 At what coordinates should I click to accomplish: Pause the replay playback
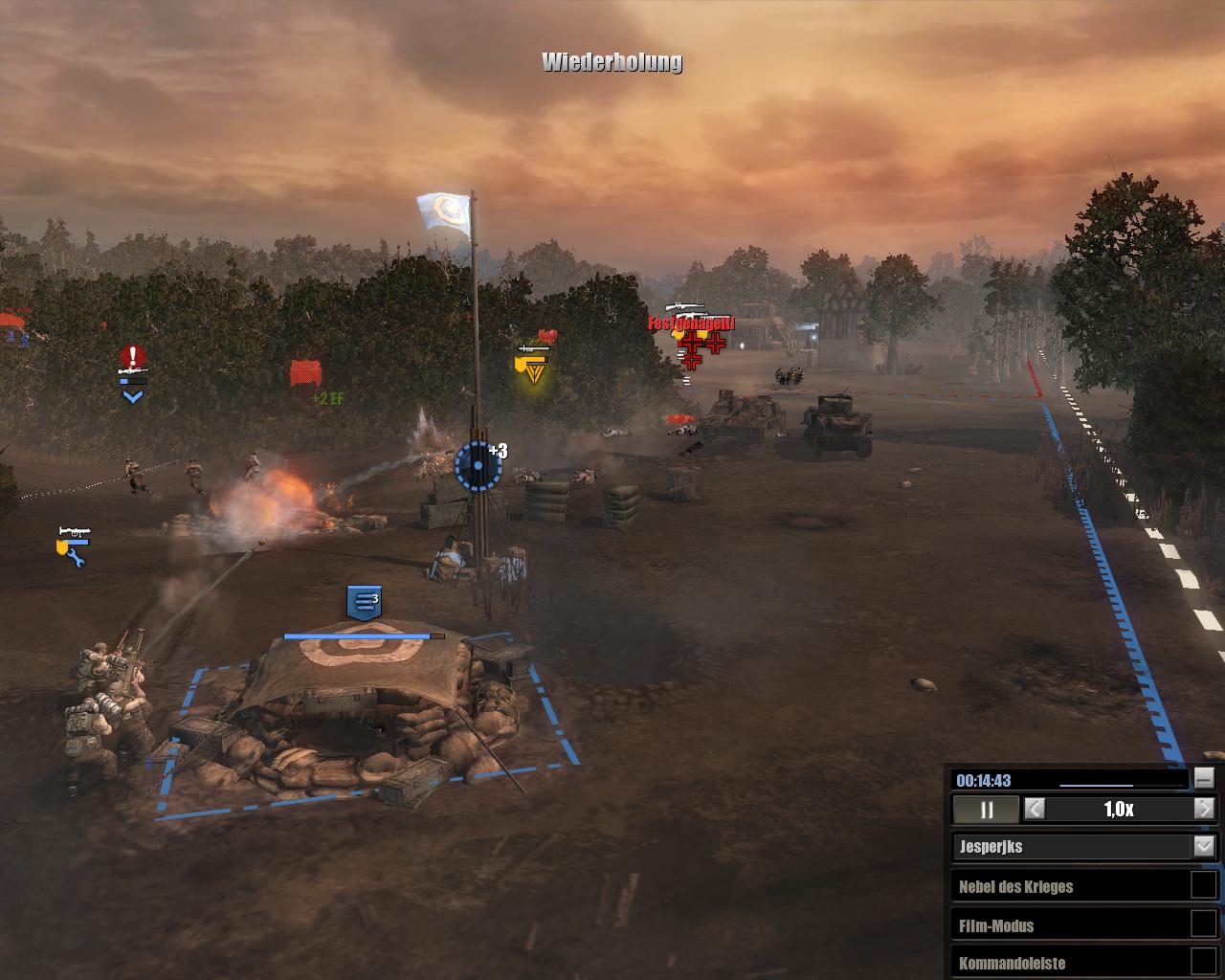pyautogui.click(x=986, y=810)
